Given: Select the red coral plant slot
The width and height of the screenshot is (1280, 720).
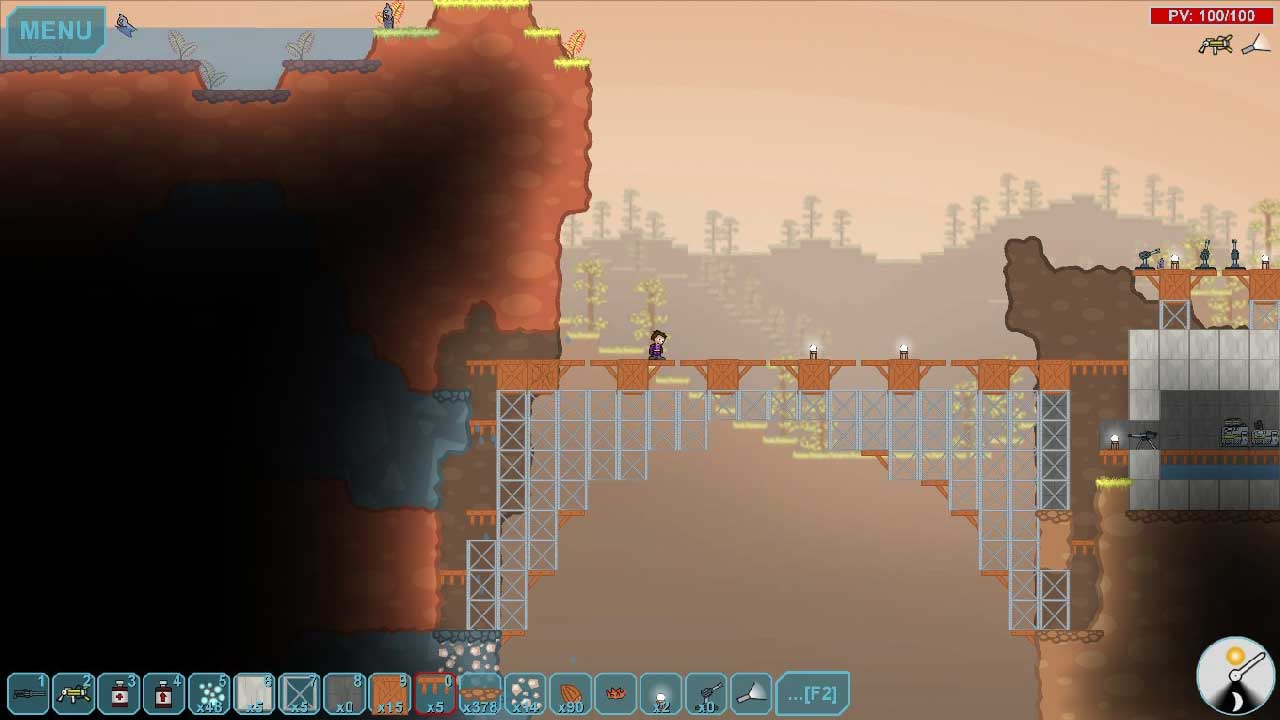Looking at the screenshot, I should (615, 693).
